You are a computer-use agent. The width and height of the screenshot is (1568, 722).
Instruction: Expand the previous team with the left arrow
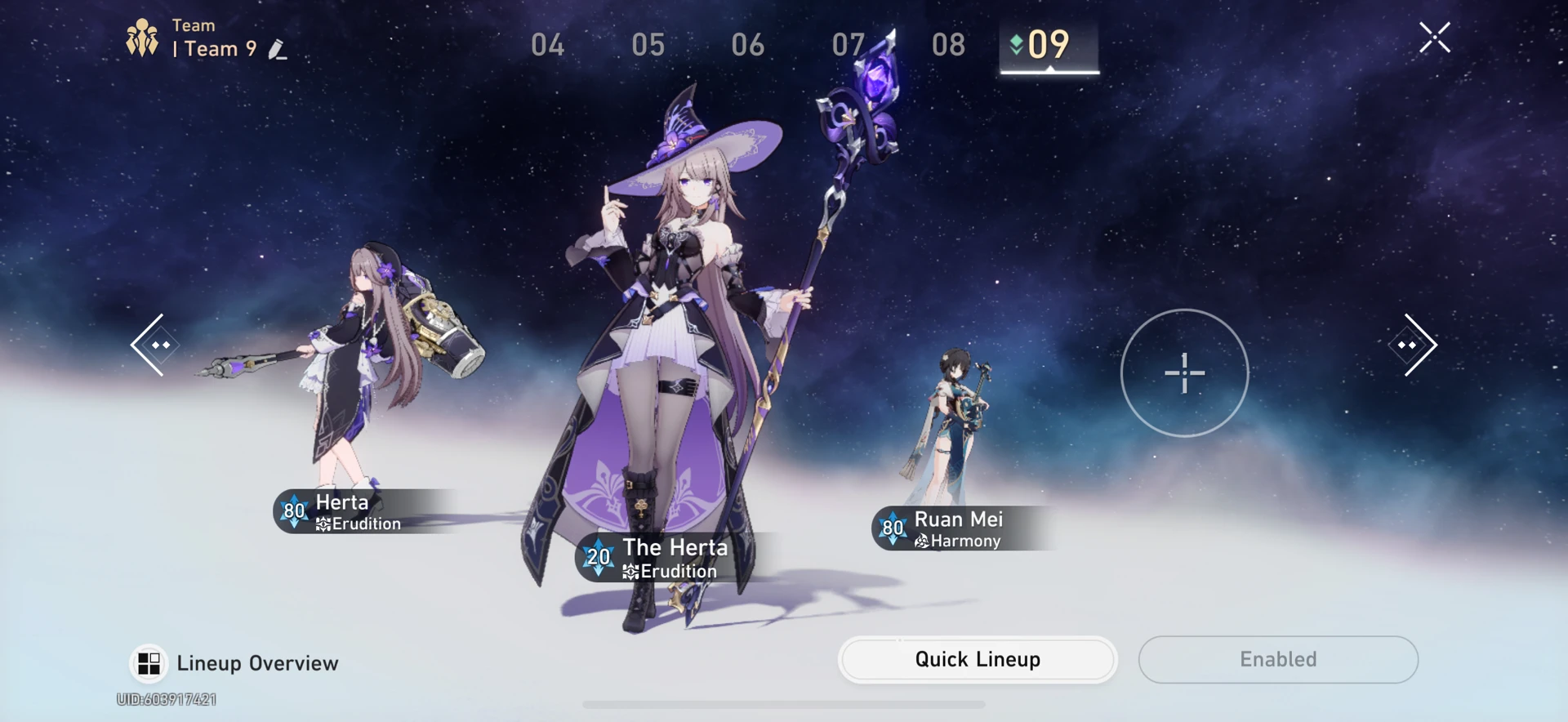[x=157, y=345]
